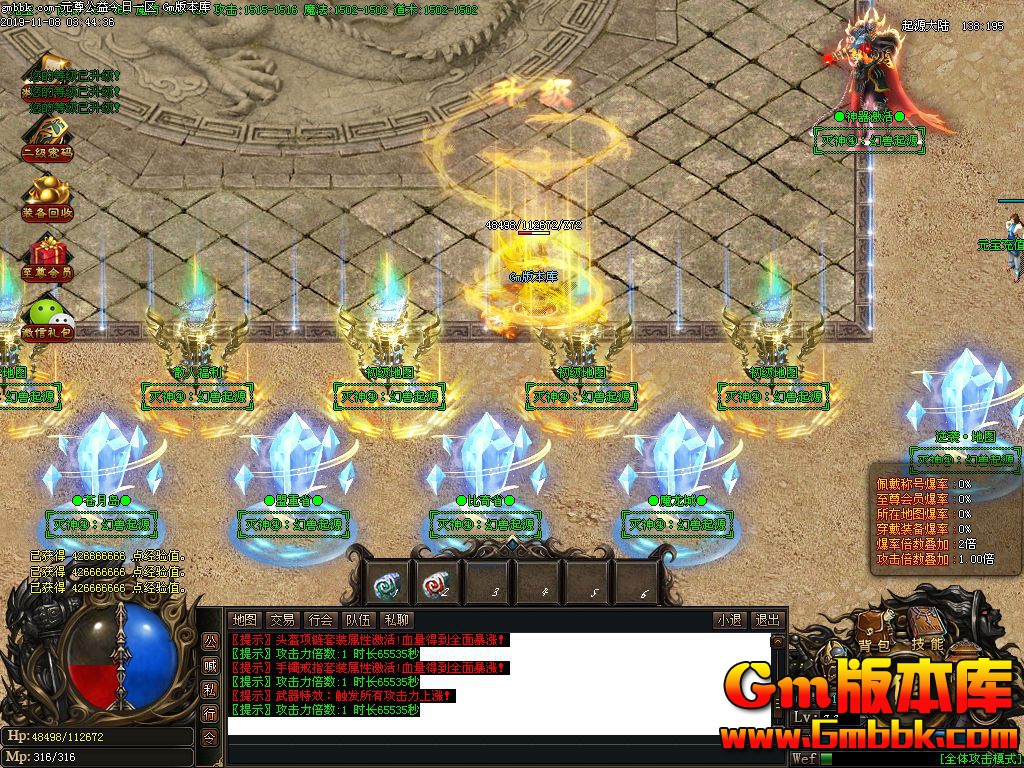
Task: Switch to the 队伍 team tab
Action: 358,620
